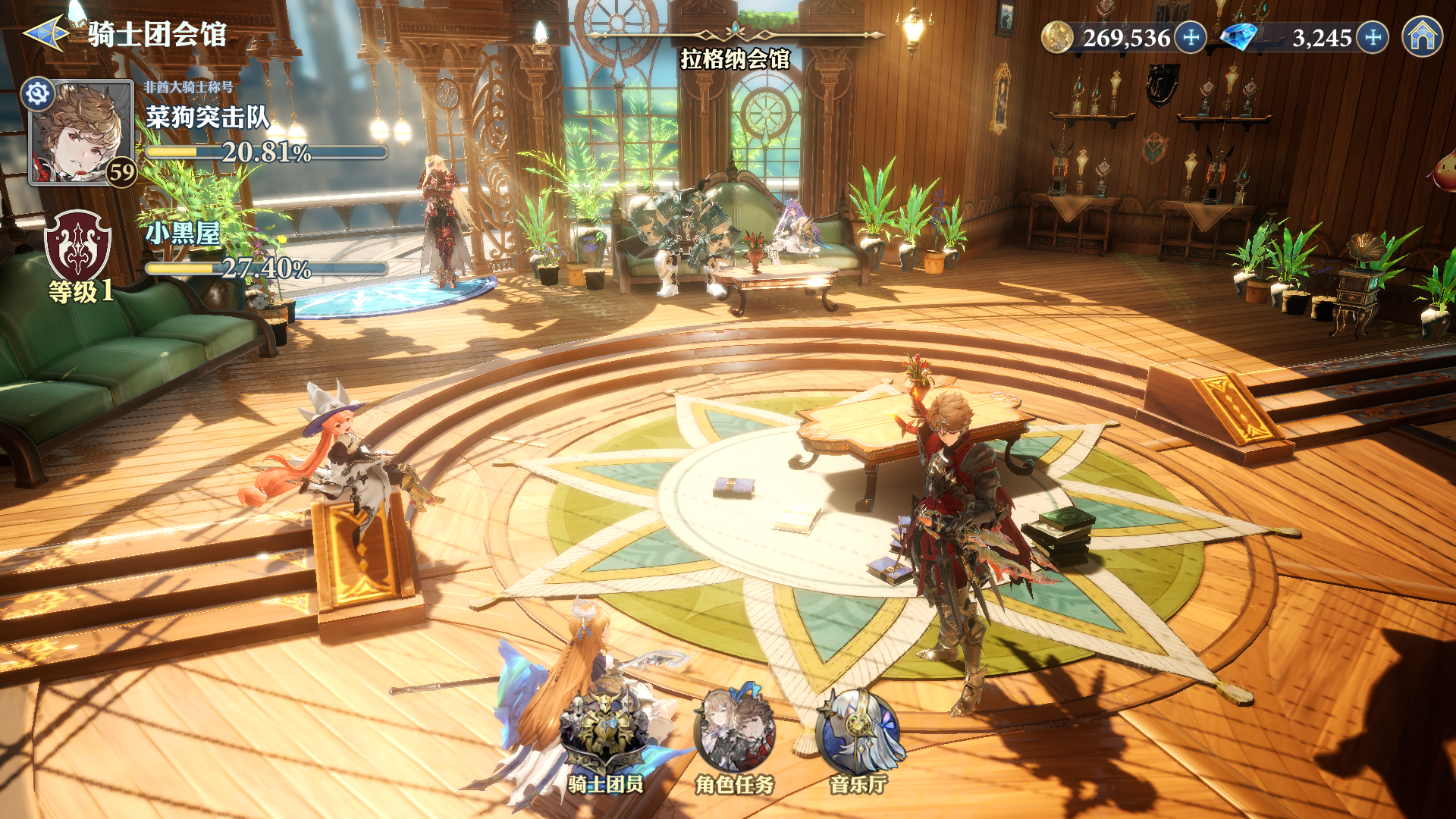1456x819 pixels.
Task: Add gold coins with the plus button
Action: (x=1191, y=37)
